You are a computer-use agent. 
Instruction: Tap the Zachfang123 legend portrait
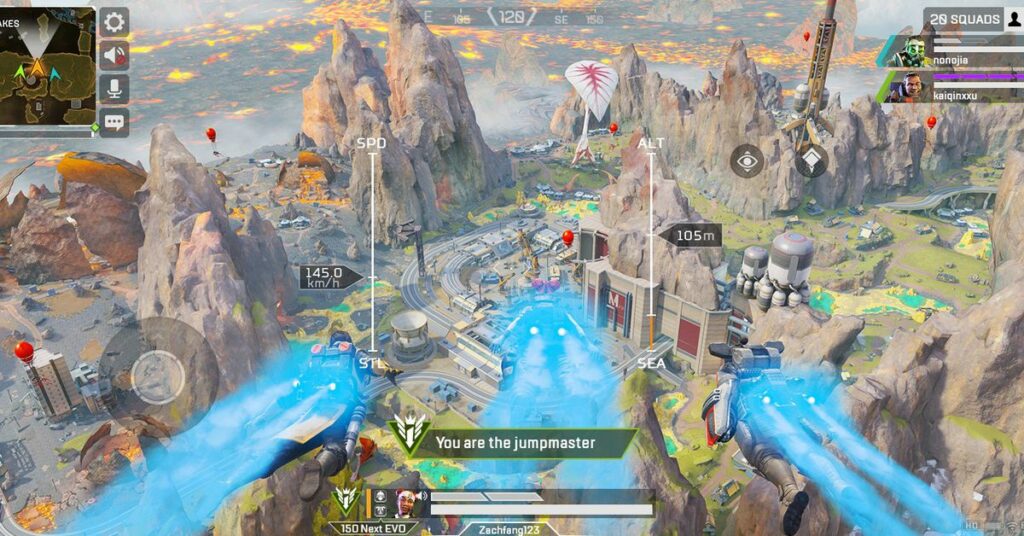coord(408,501)
